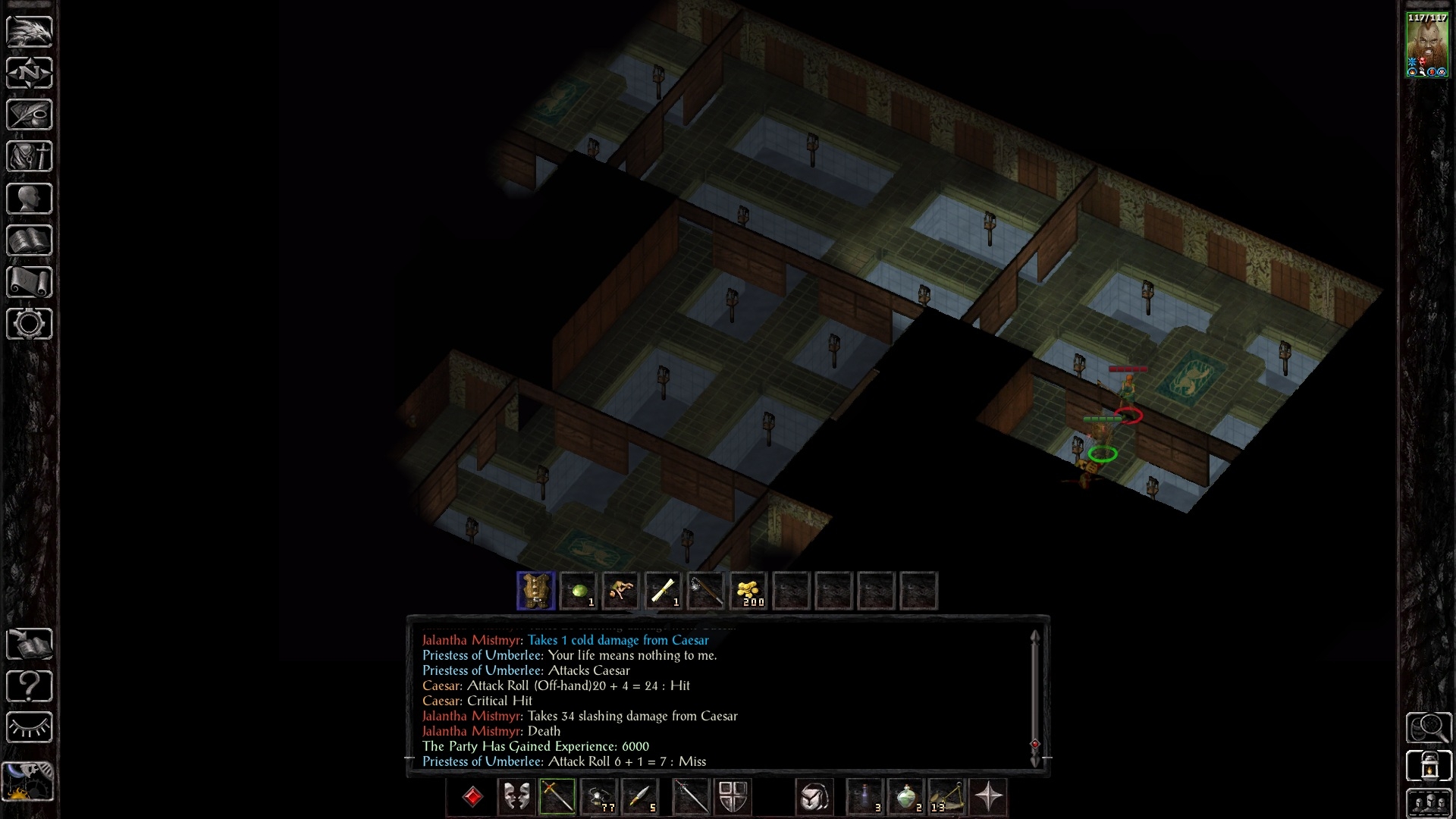Take the scroll from the loot bar
1456x819 pixels.
[663, 591]
